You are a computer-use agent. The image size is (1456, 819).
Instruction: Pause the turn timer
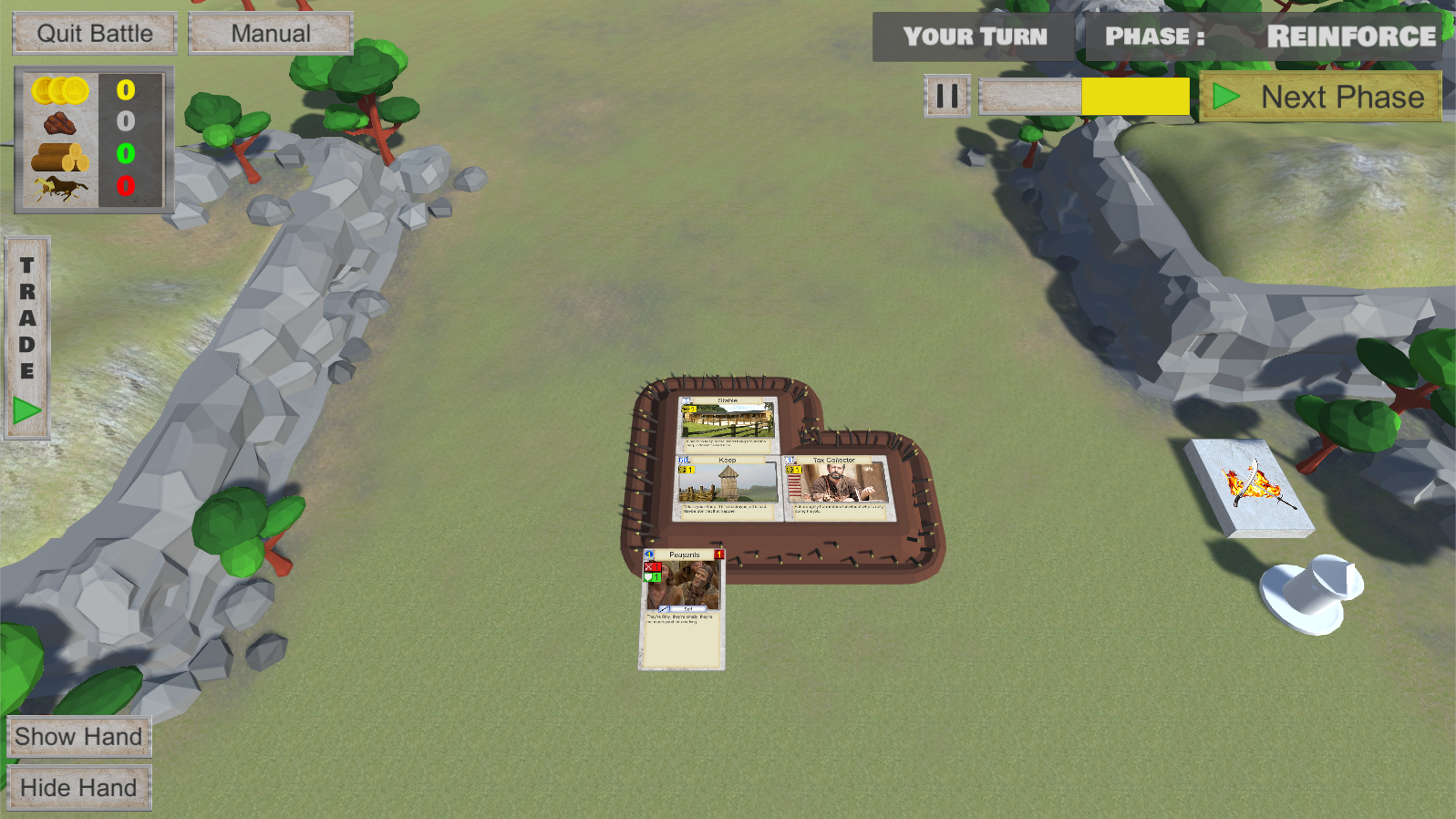[x=947, y=96]
